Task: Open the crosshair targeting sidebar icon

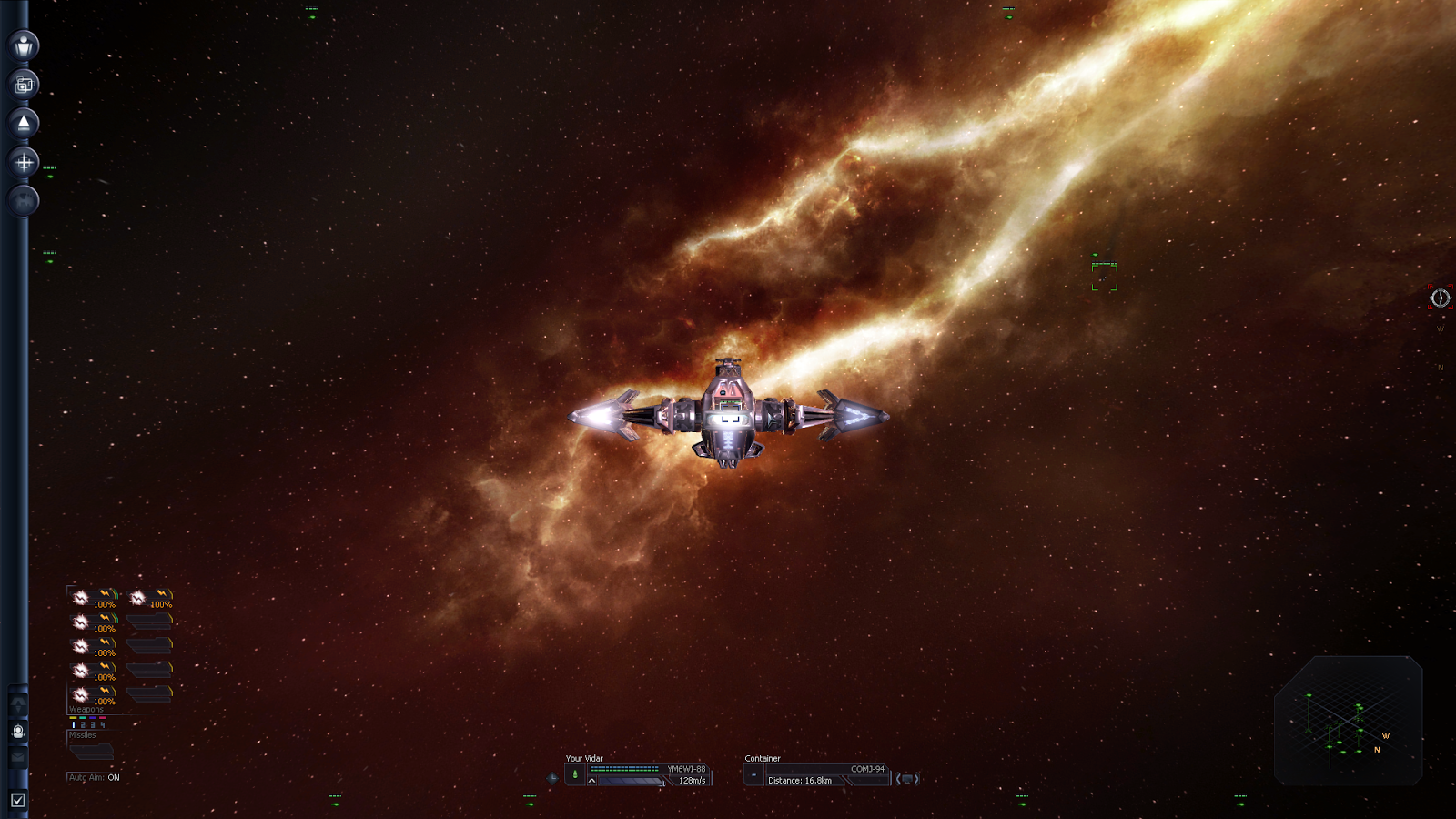Action: click(24, 163)
